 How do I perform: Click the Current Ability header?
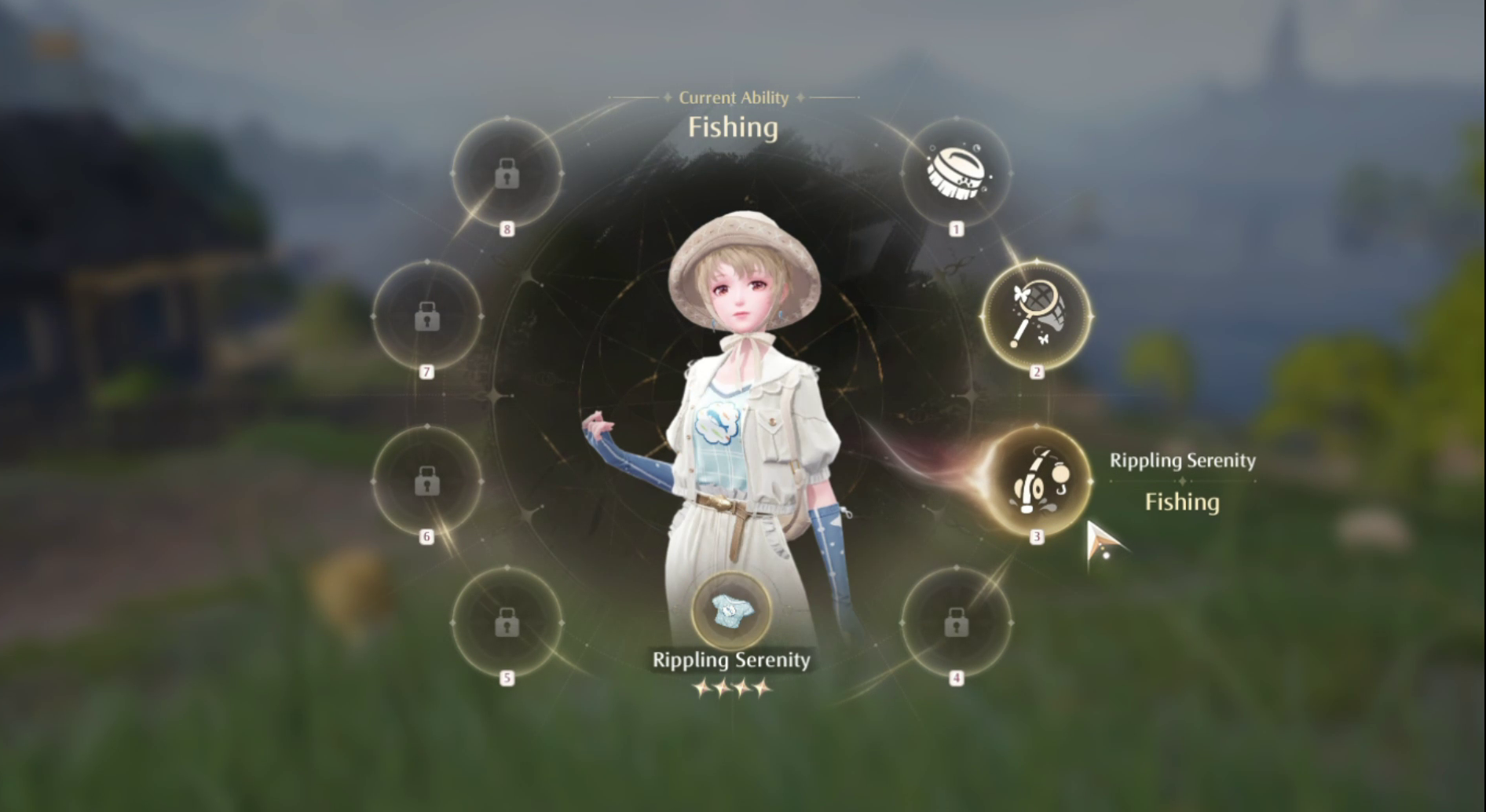[733, 97]
